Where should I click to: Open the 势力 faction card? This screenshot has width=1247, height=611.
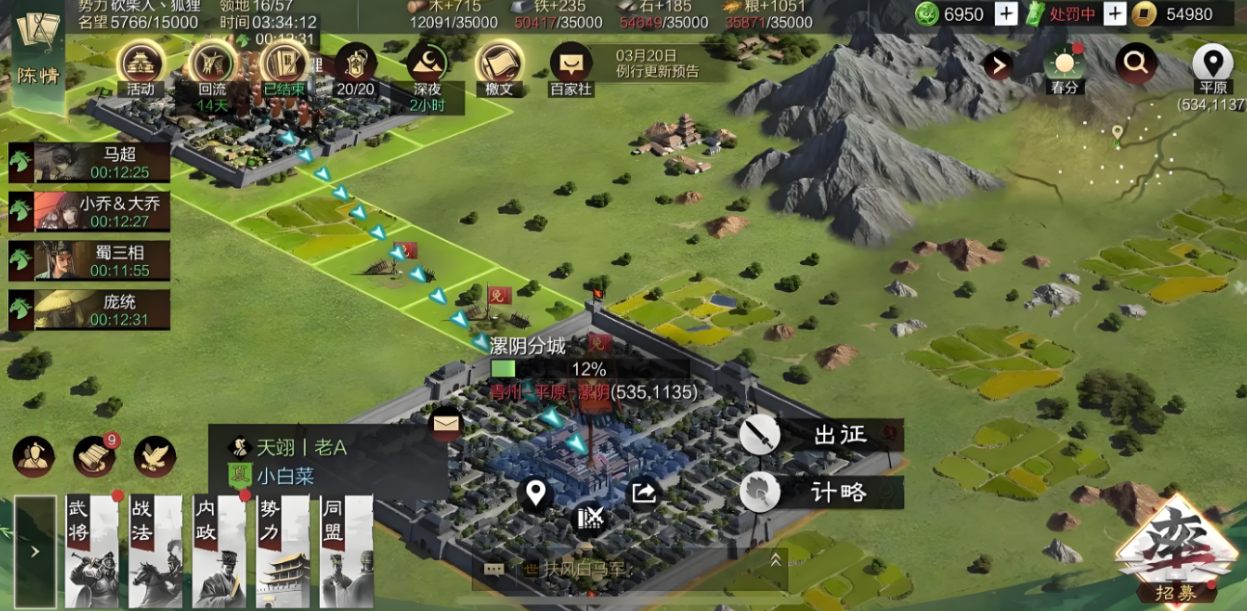[x=283, y=550]
